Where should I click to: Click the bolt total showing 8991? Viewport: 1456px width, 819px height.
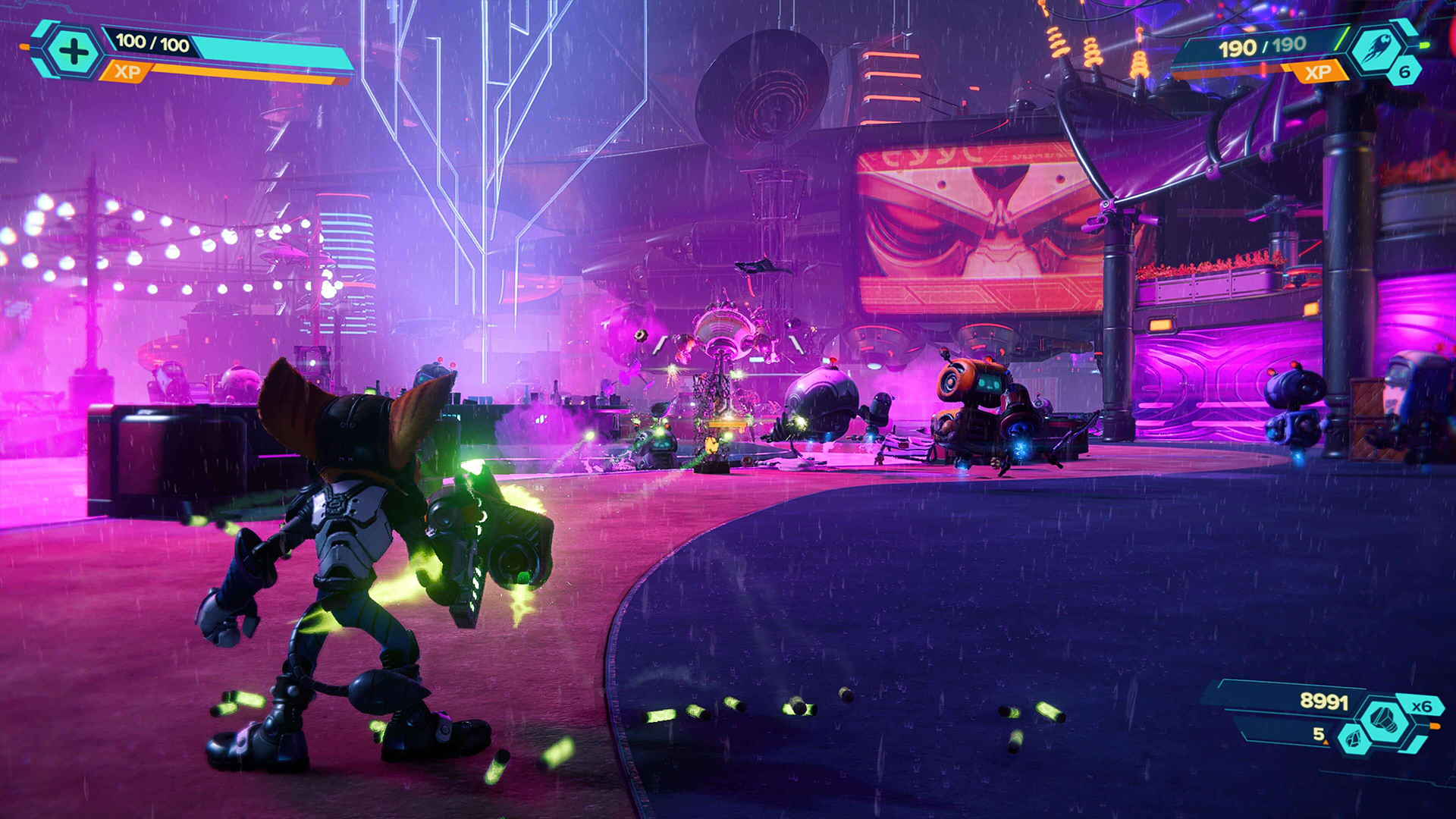[1324, 701]
